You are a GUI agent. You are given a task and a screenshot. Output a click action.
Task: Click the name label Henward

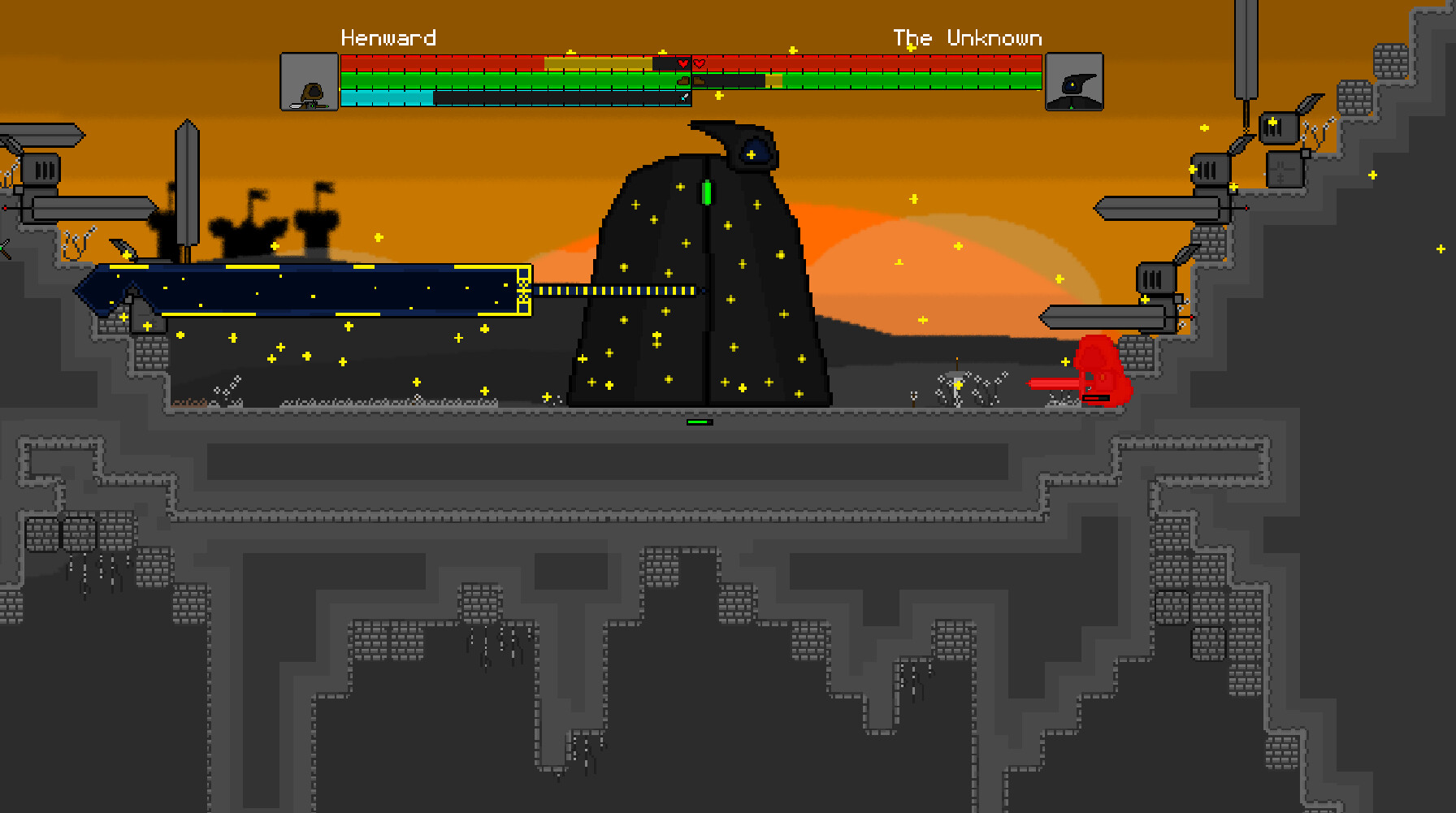coord(388,37)
